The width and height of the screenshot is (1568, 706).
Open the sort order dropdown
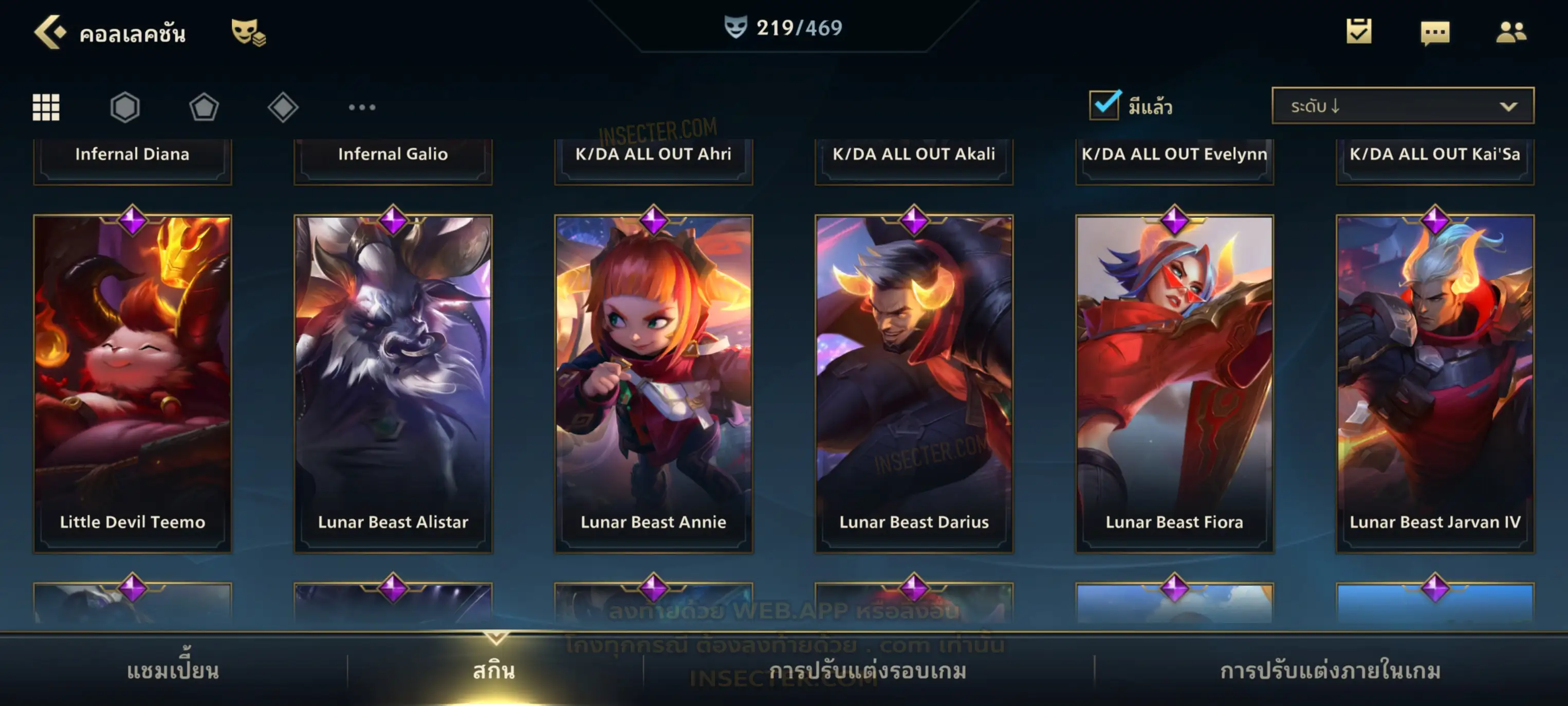pyautogui.click(x=1403, y=106)
